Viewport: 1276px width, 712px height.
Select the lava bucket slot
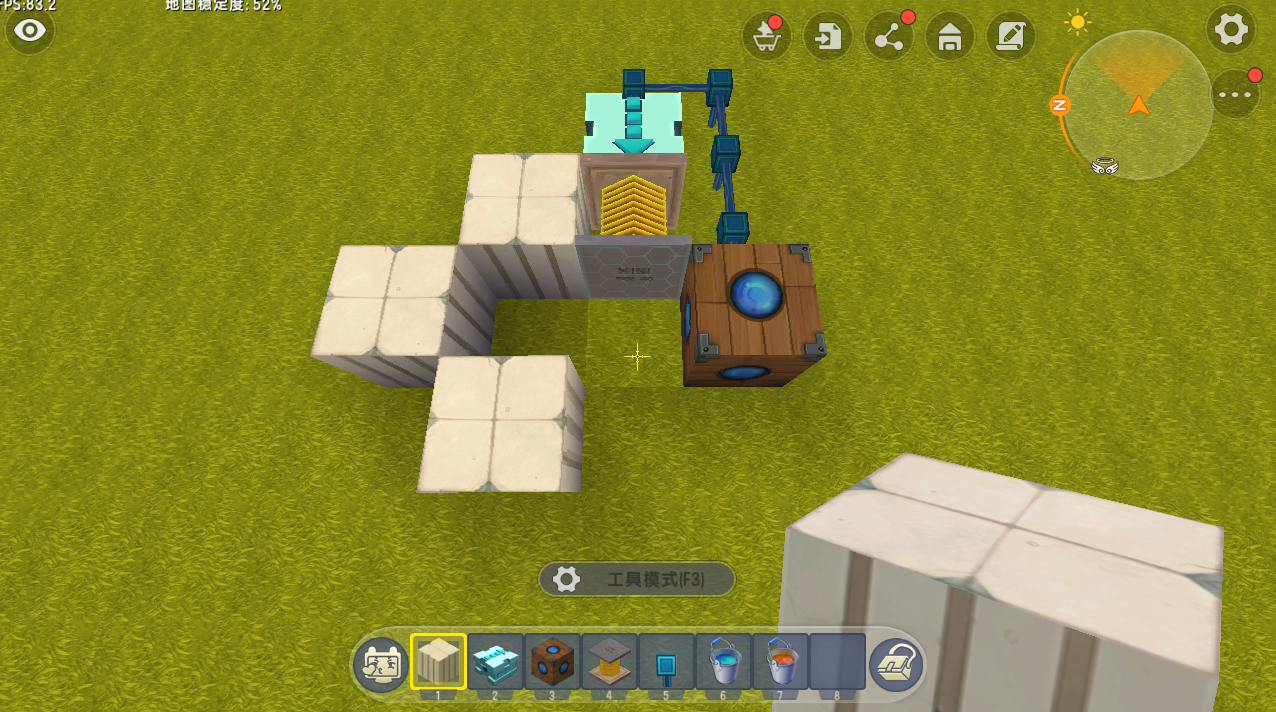[x=780, y=662]
